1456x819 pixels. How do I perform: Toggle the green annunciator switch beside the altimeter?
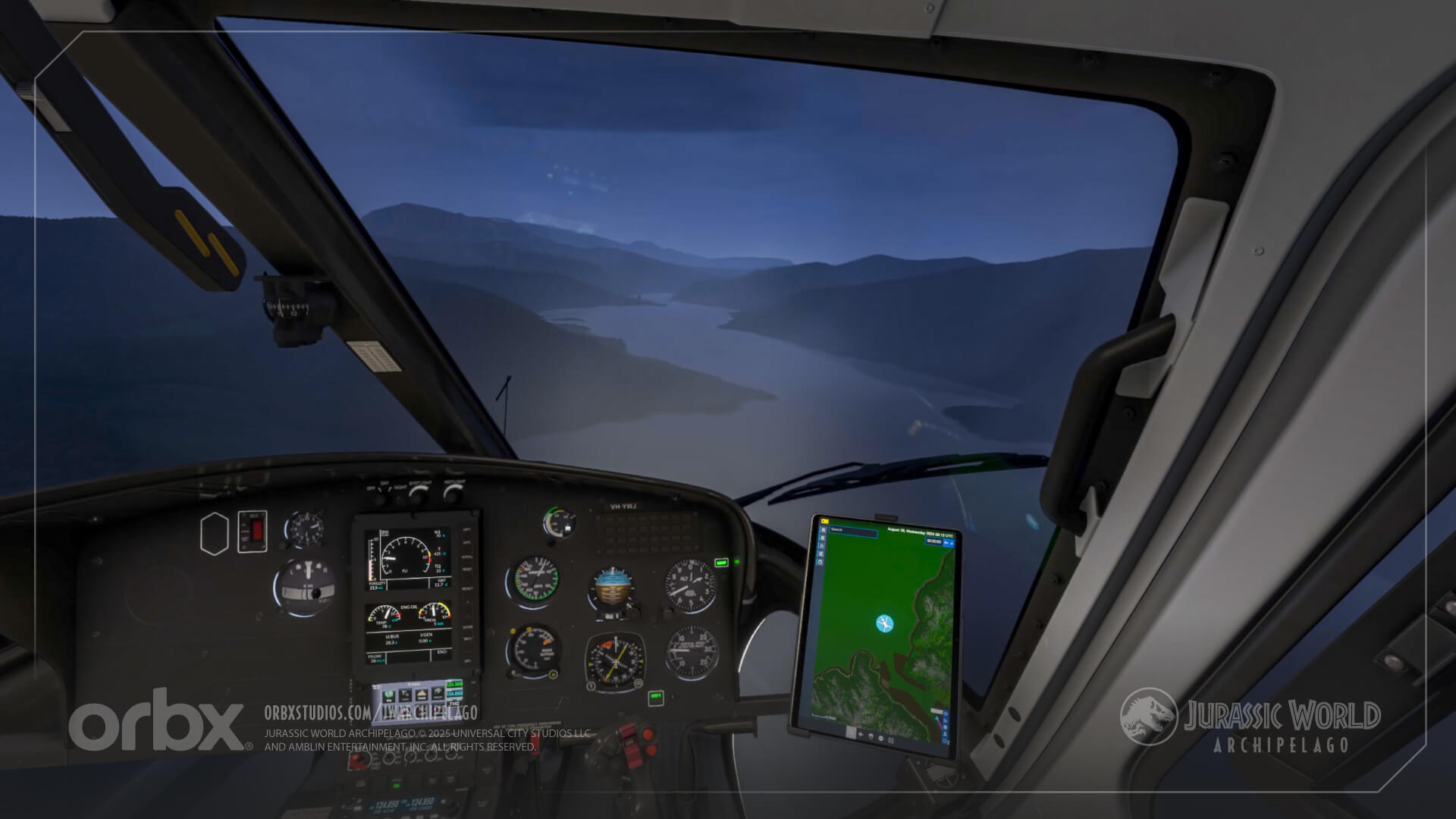[x=722, y=563]
